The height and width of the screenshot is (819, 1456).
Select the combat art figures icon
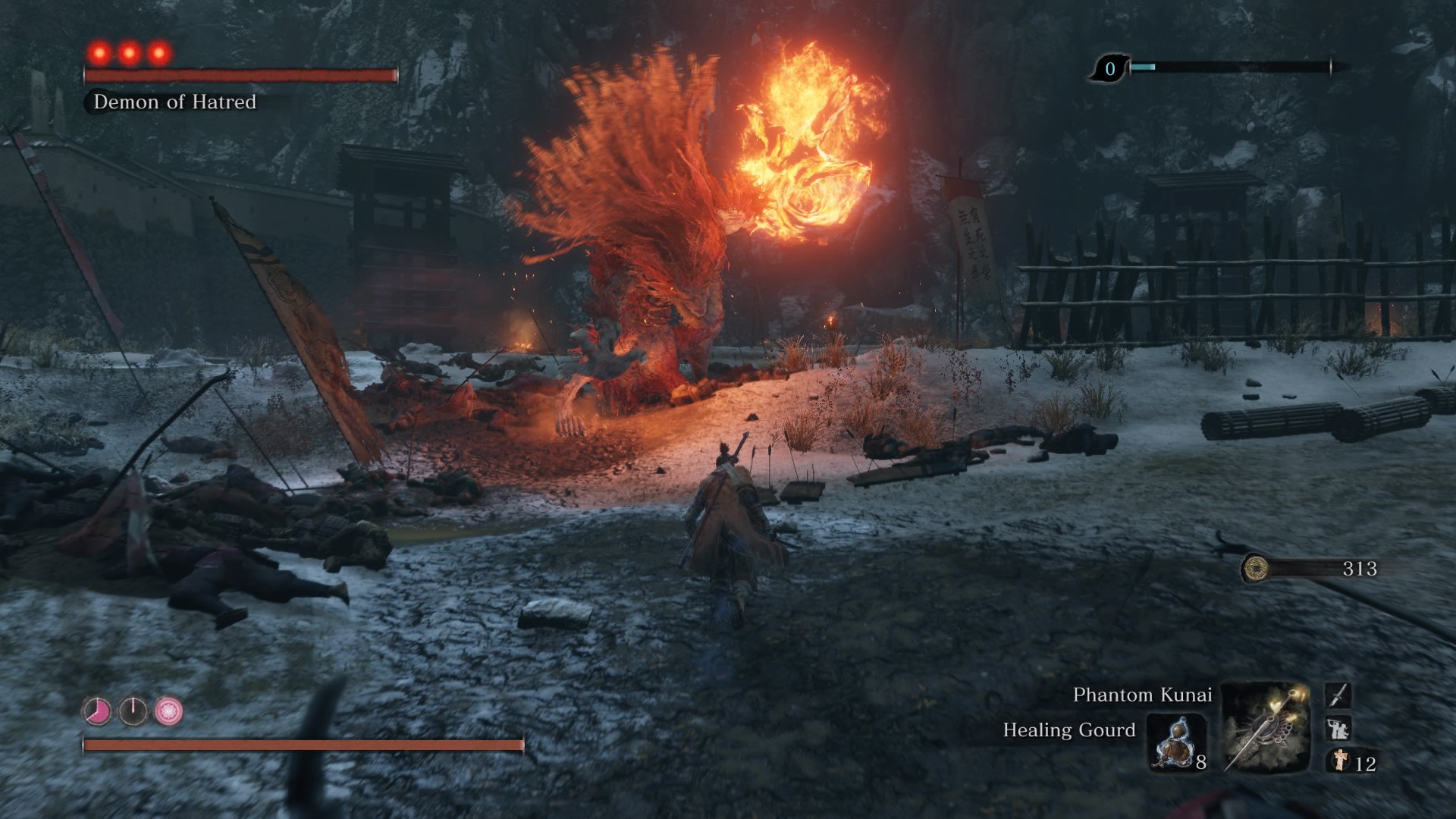point(1338,729)
